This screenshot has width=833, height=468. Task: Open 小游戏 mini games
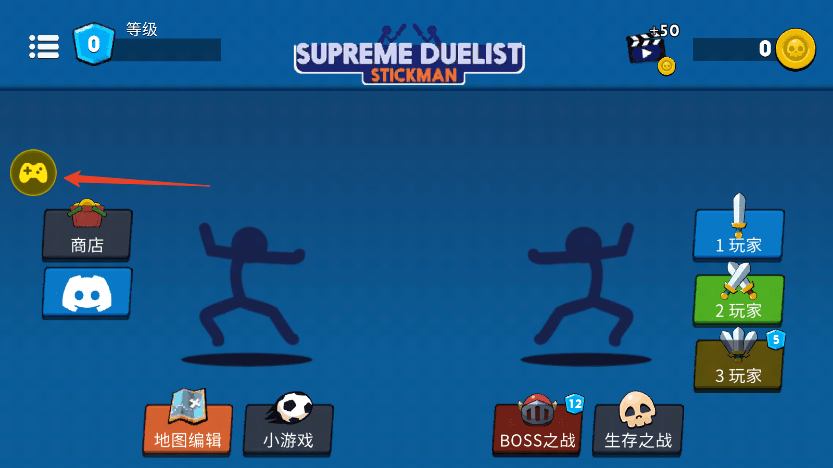[288, 428]
